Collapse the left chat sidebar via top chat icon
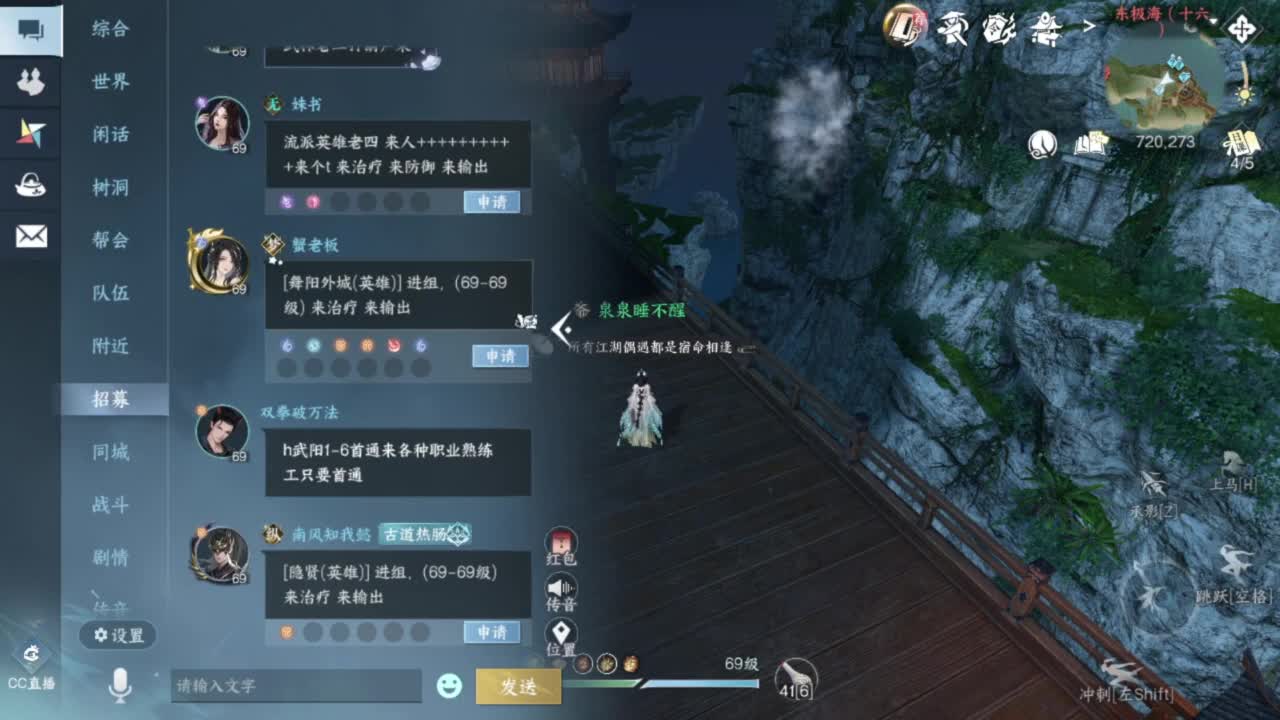Image resolution: width=1280 pixels, height=720 pixels. pyautogui.click(x=28, y=30)
